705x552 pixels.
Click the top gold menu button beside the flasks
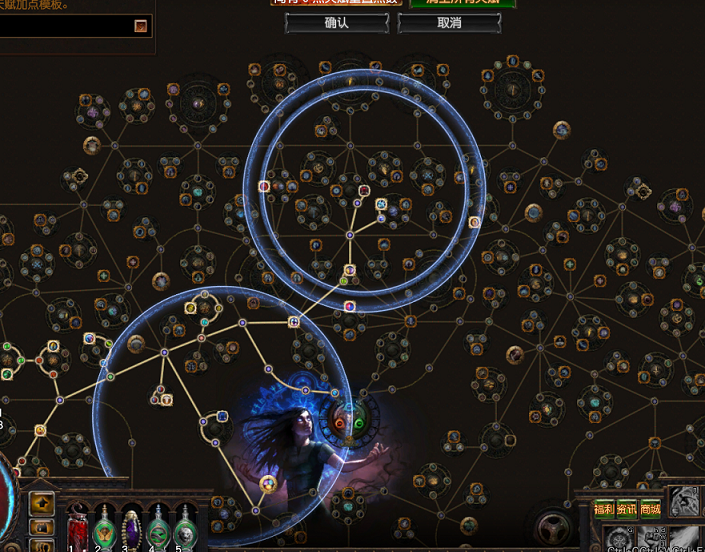41,503
